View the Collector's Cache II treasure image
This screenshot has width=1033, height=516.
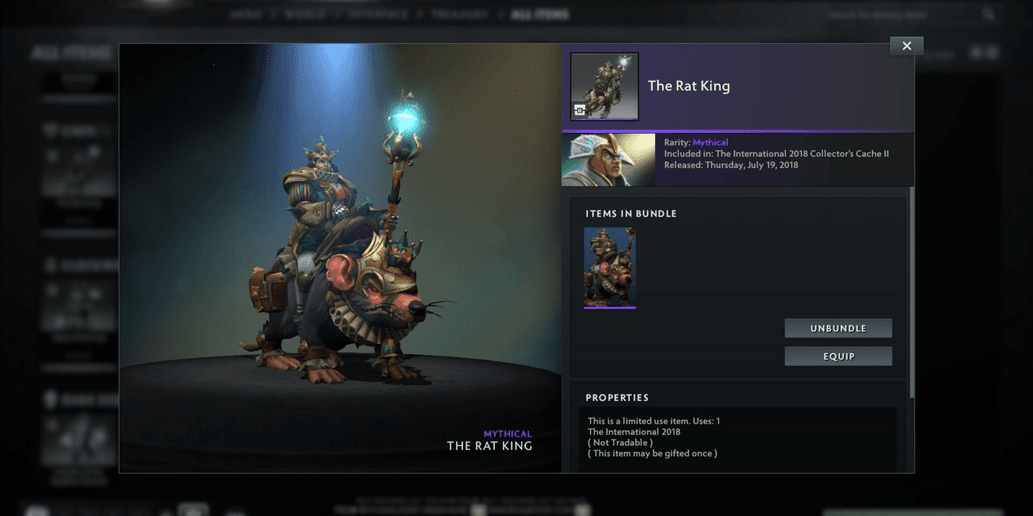coord(608,160)
